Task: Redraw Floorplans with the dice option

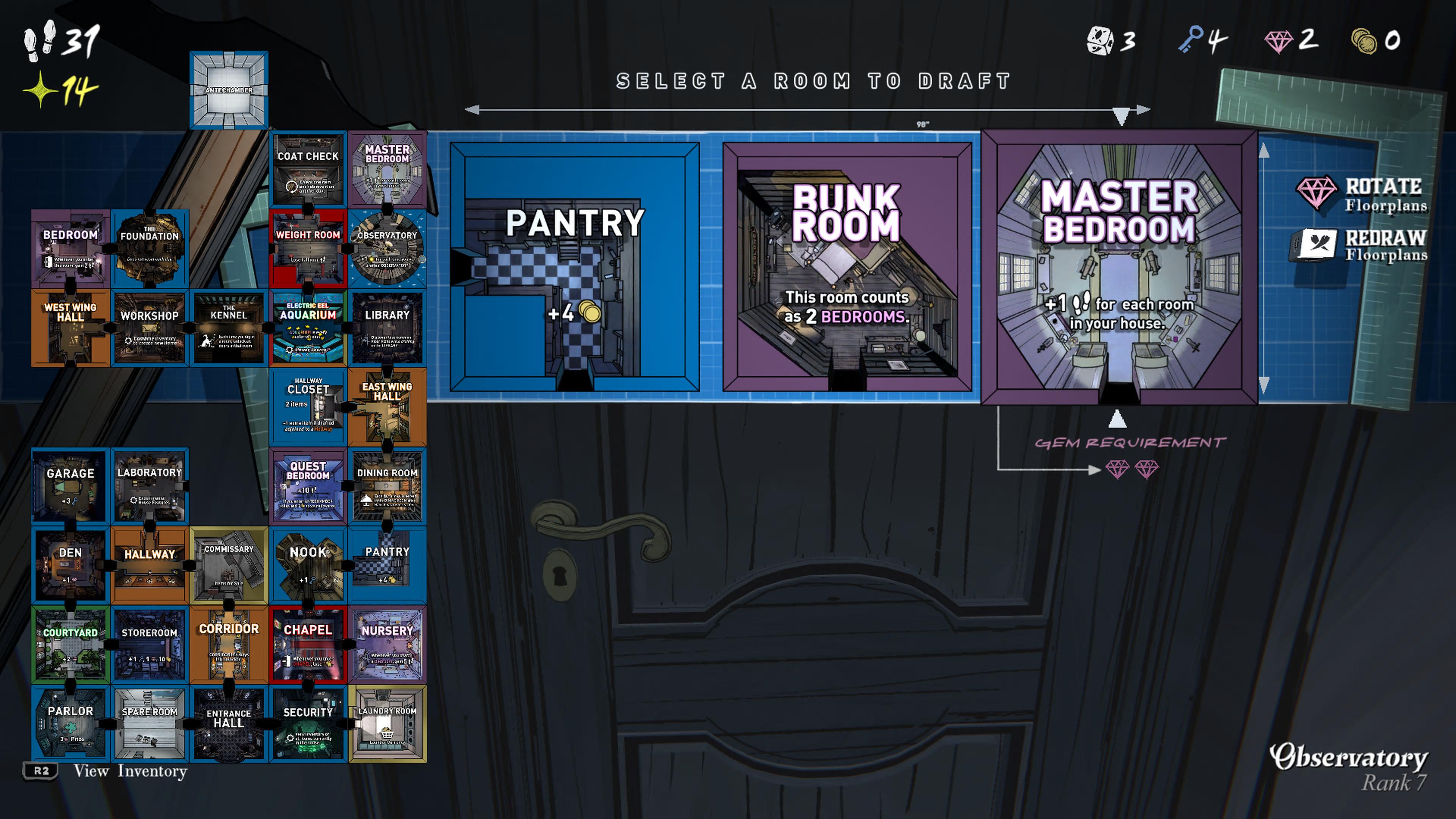Action: pyautogui.click(x=1362, y=245)
